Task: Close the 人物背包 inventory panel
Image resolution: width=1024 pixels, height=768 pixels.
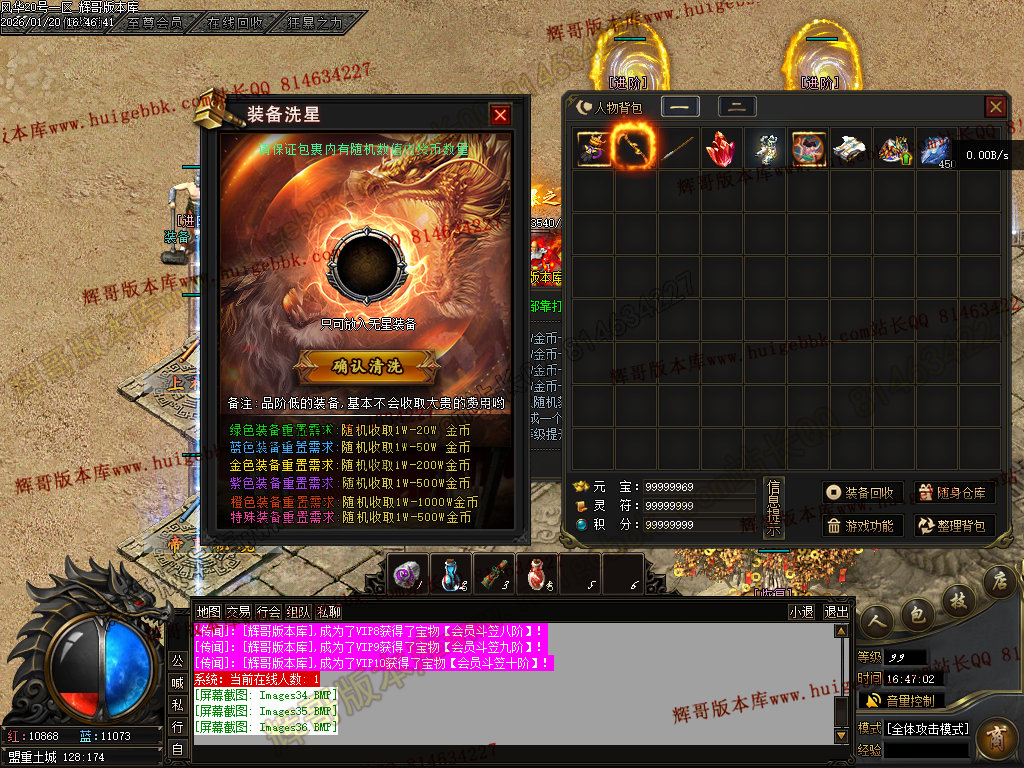Action: 995,107
